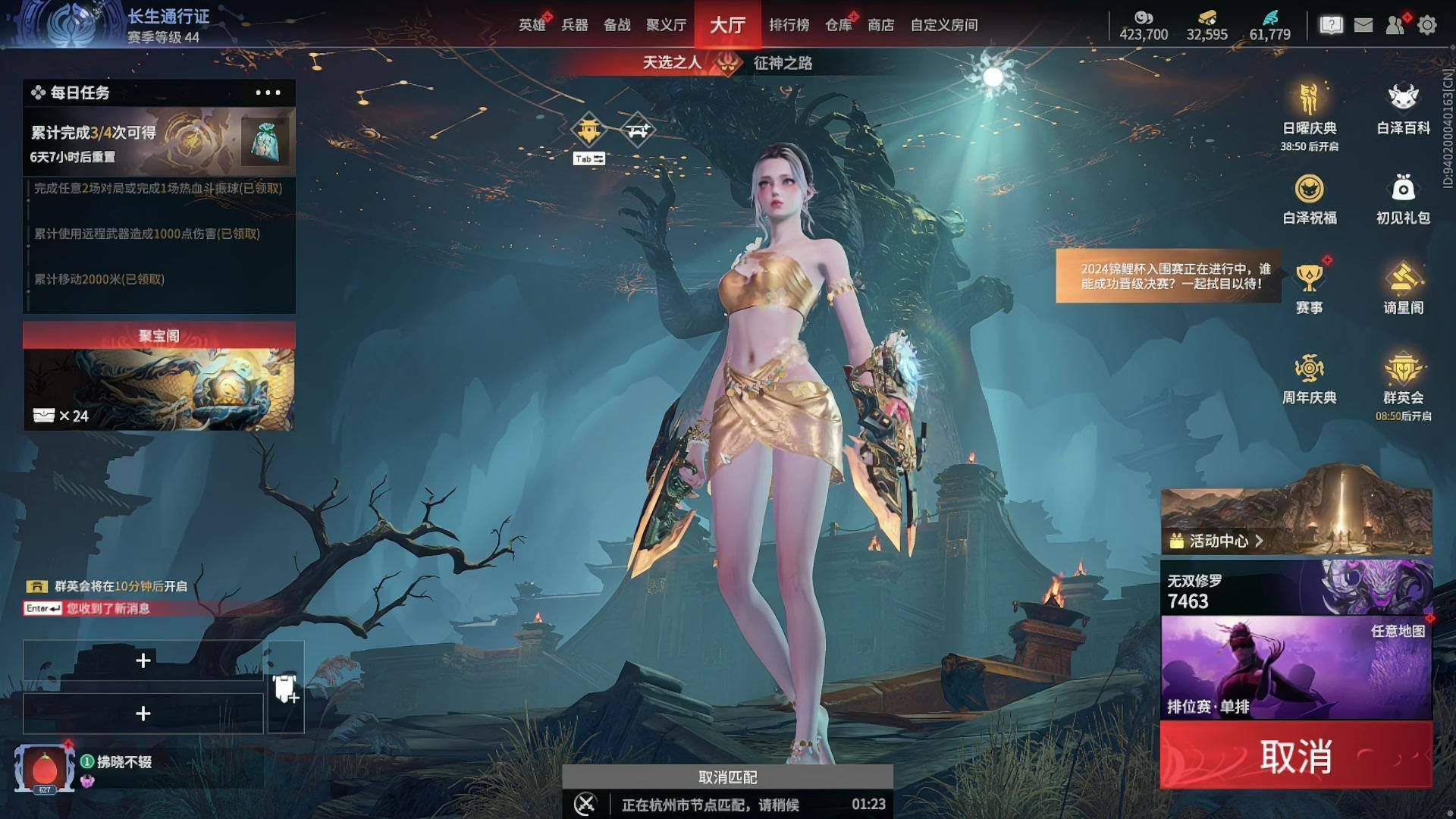Click the red 取消 cancel button
Screen dimensions: 1456x819
click(1296, 756)
